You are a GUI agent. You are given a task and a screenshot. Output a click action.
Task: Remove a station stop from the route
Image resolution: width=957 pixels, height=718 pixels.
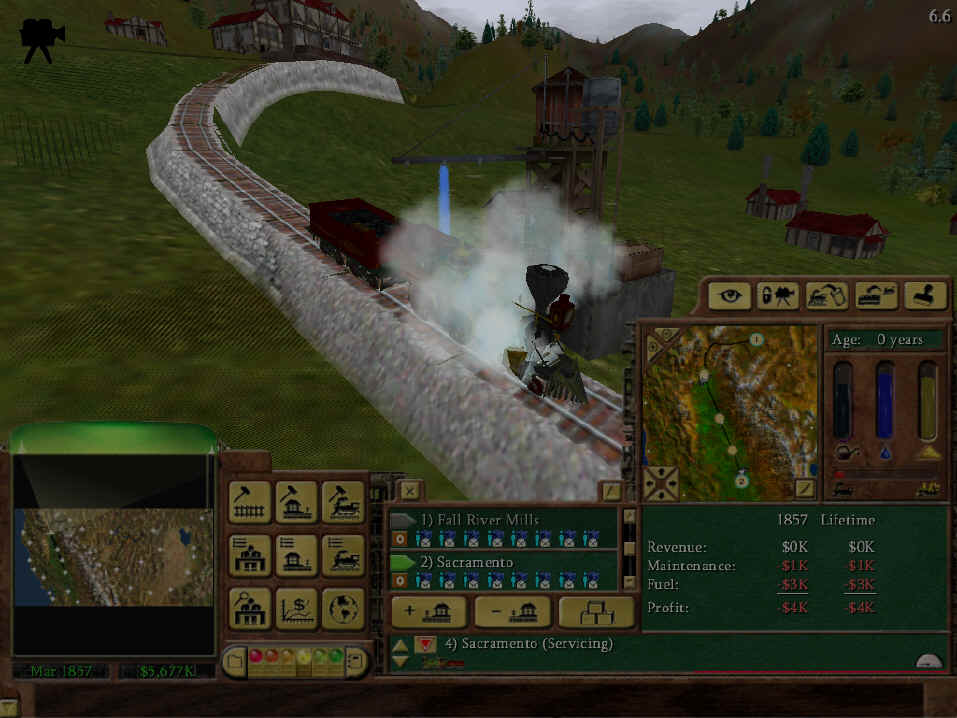pyautogui.click(x=512, y=612)
